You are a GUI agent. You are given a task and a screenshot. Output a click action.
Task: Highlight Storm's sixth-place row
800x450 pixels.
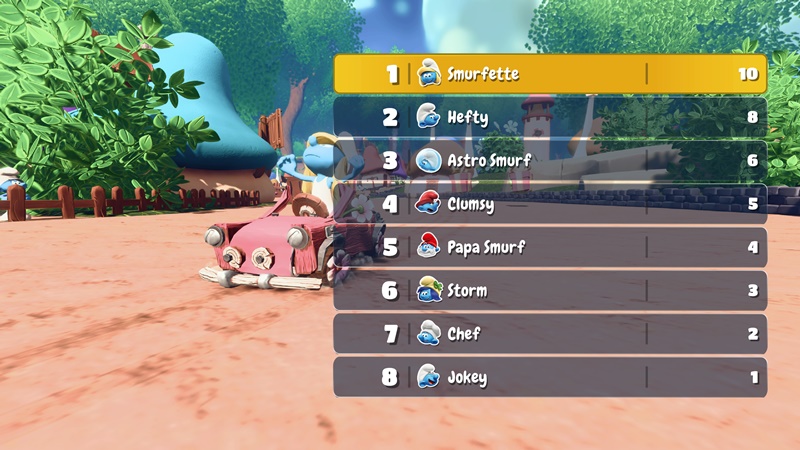tap(550, 290)
